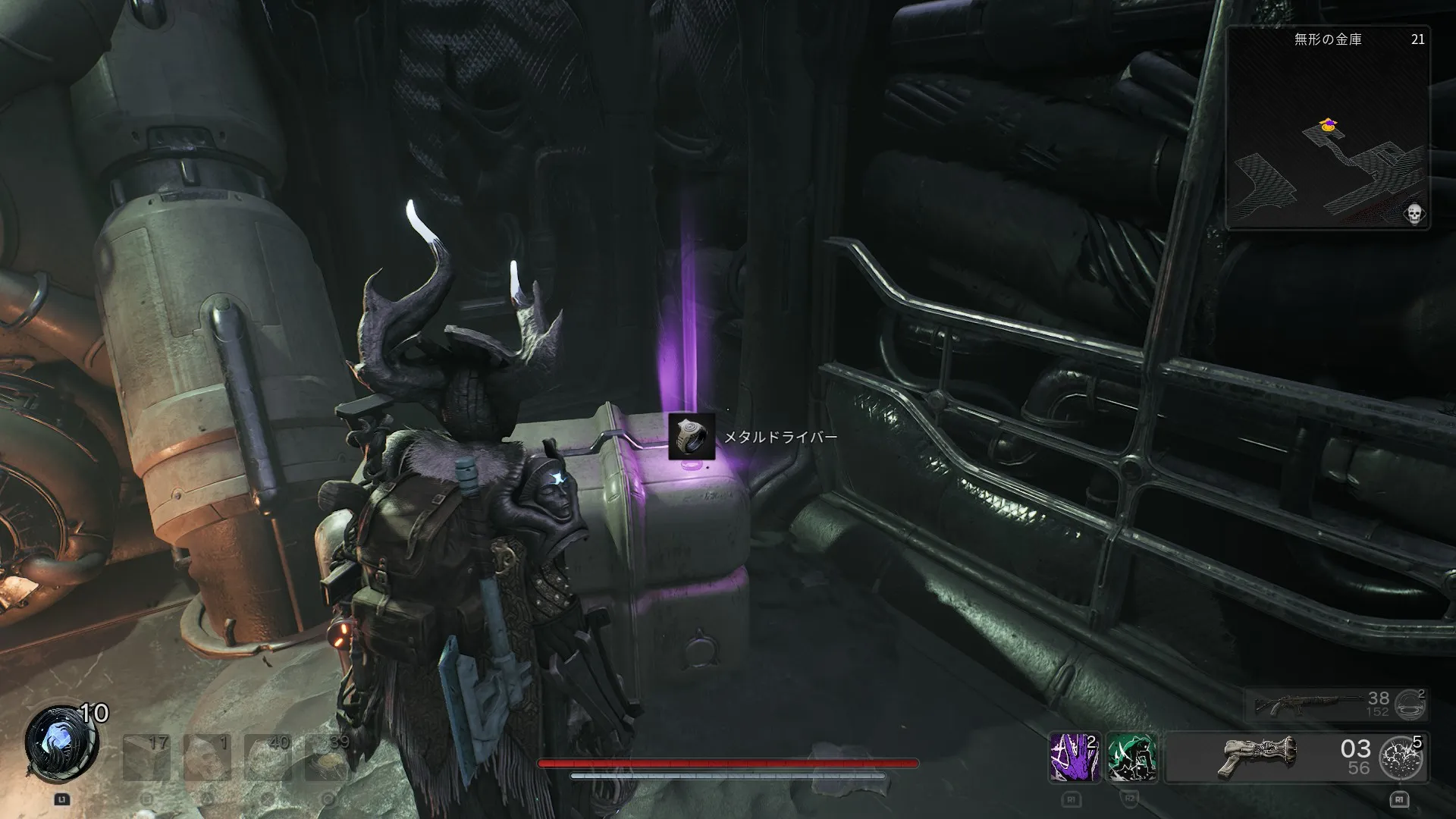Image resolution: width=1456 pixels, height=819 pixels.
Task: Select the メタルドライバー ring pickup icon
Action: click(x=692, y=437)
